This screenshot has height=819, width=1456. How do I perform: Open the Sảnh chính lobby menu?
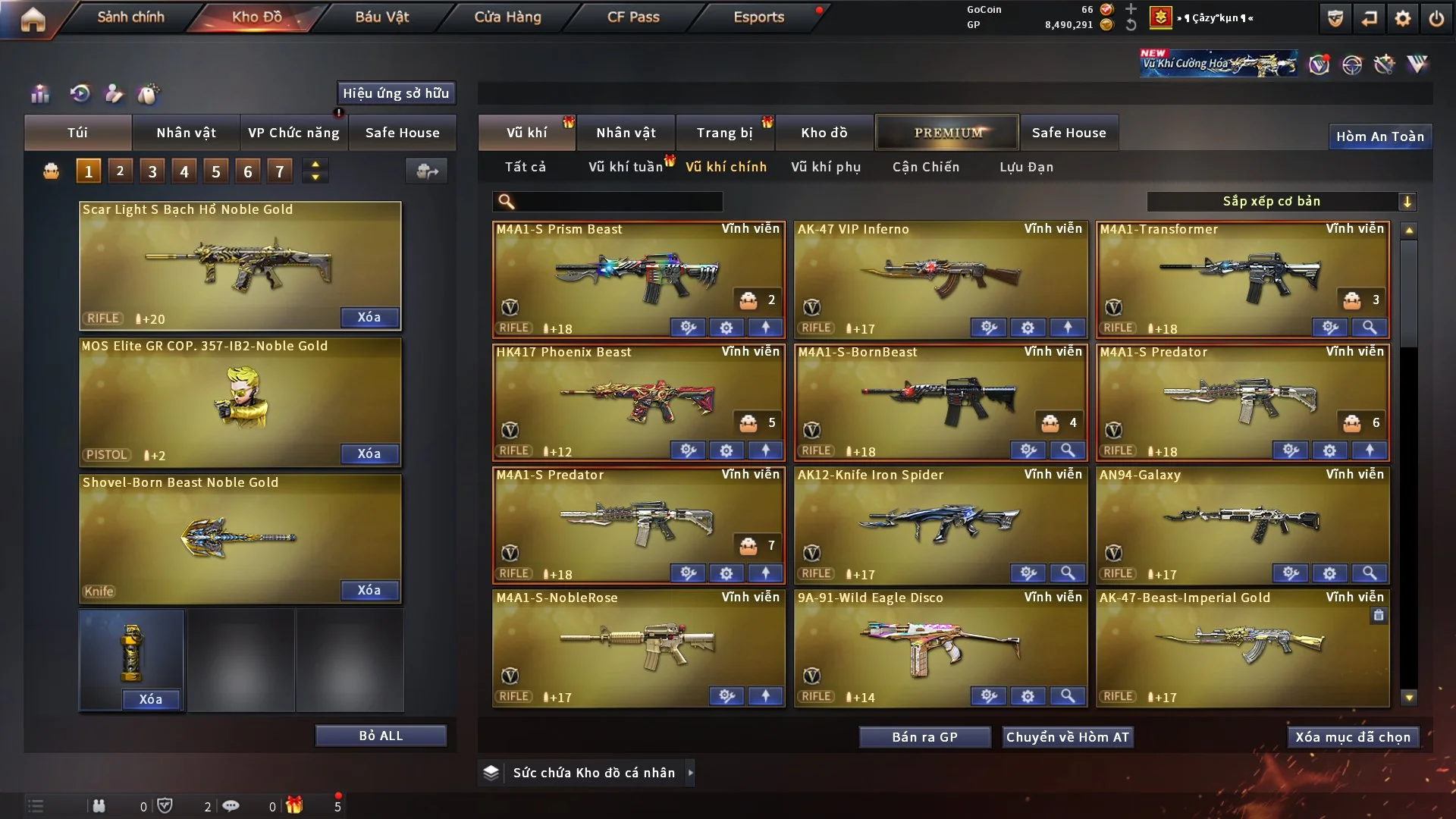coord(130,17)
